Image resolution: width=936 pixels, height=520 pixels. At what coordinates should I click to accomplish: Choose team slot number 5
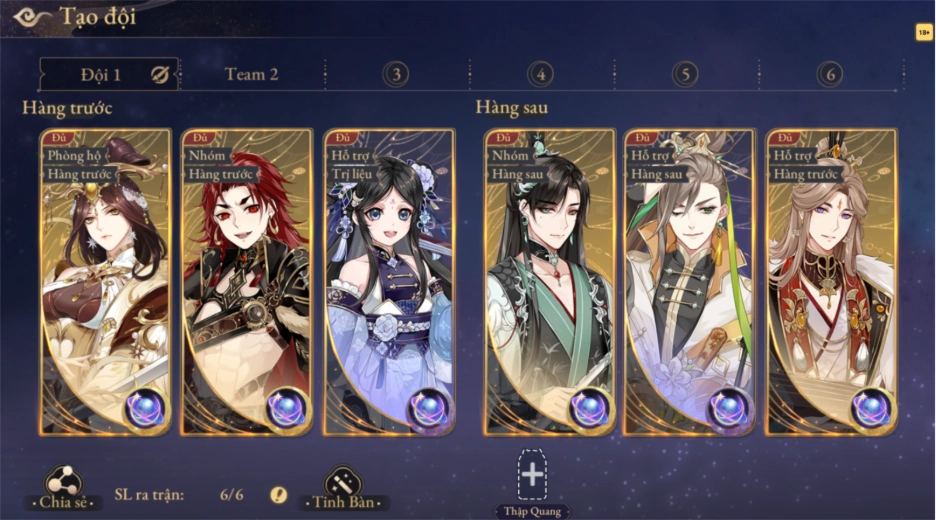[685, 74]
